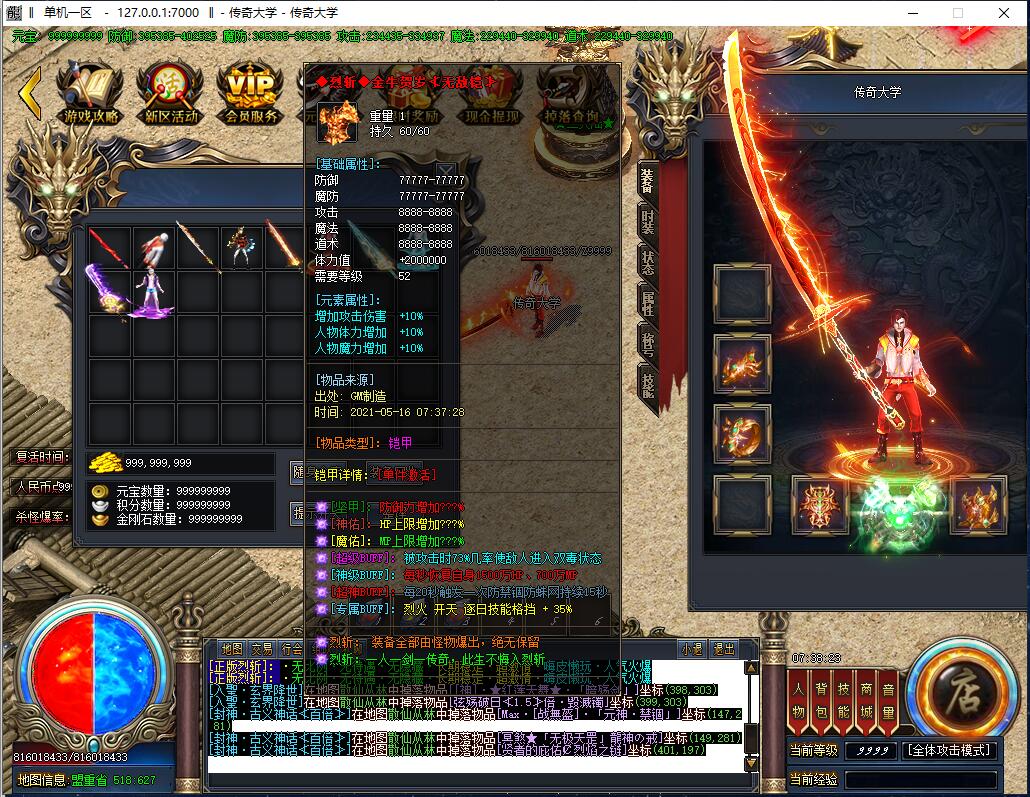
Task: Select the purple winged outfit in the bag
Action: pos(108,292)
